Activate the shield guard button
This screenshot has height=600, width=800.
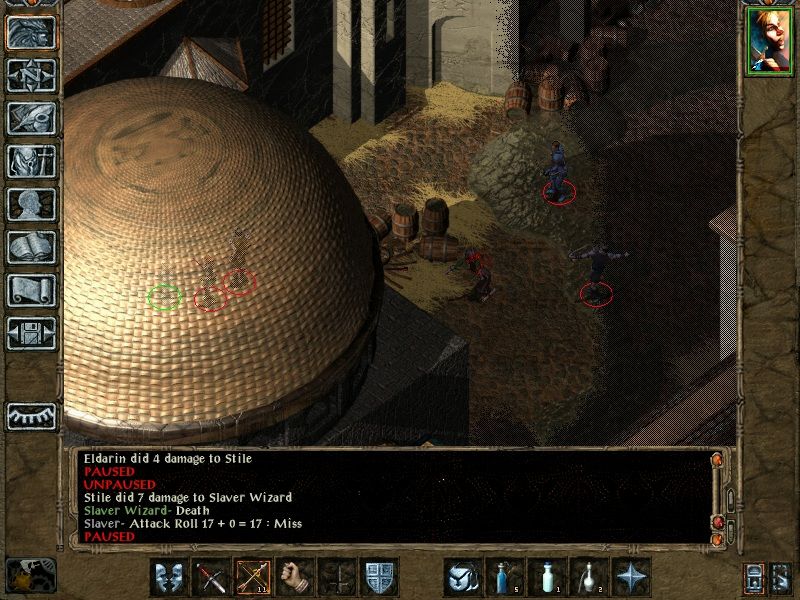[379, 577]
